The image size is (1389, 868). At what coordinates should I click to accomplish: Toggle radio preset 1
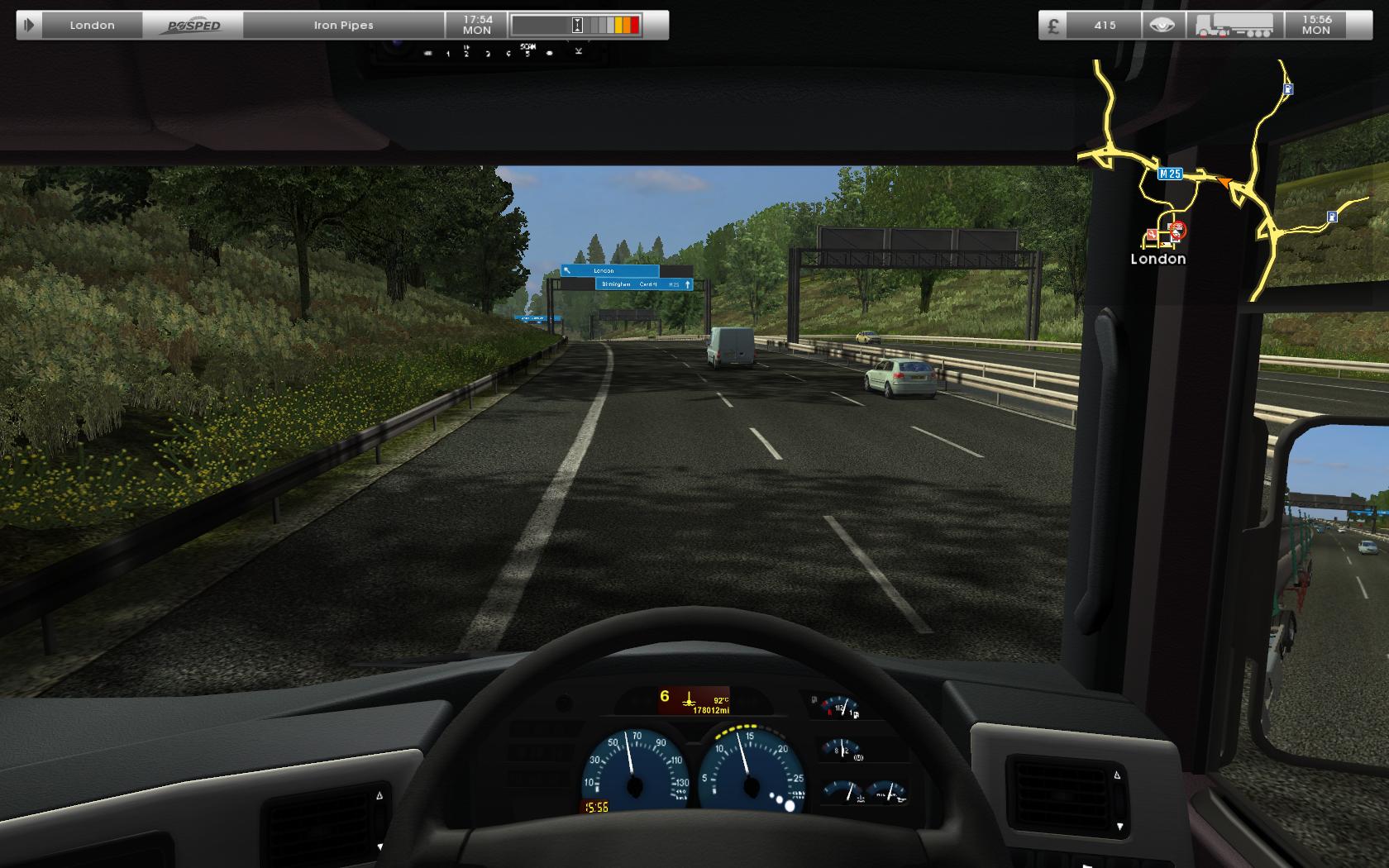coord(448,53)
